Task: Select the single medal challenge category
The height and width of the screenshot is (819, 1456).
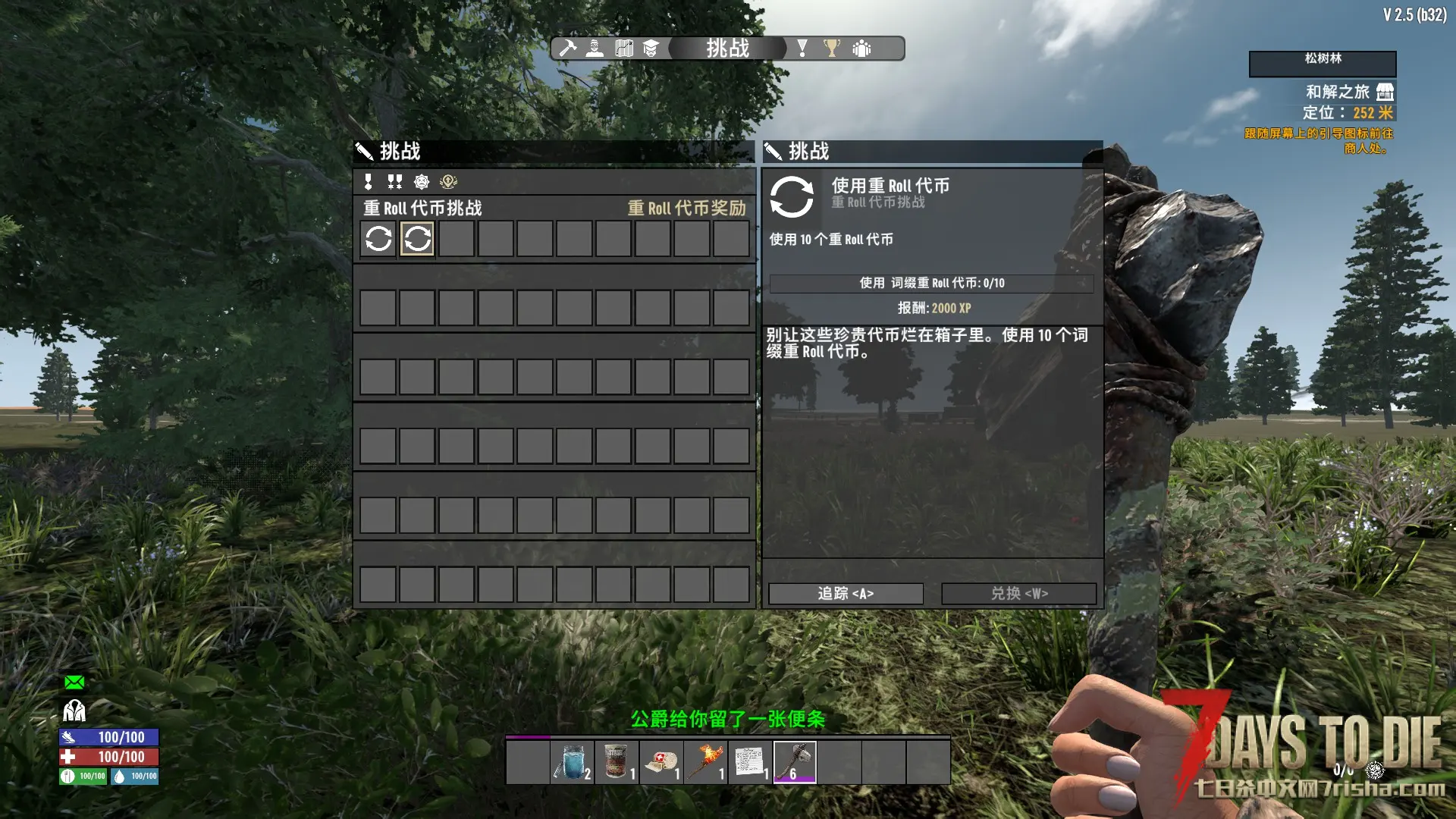Action: pyautogui.click(x=369, y=181)
